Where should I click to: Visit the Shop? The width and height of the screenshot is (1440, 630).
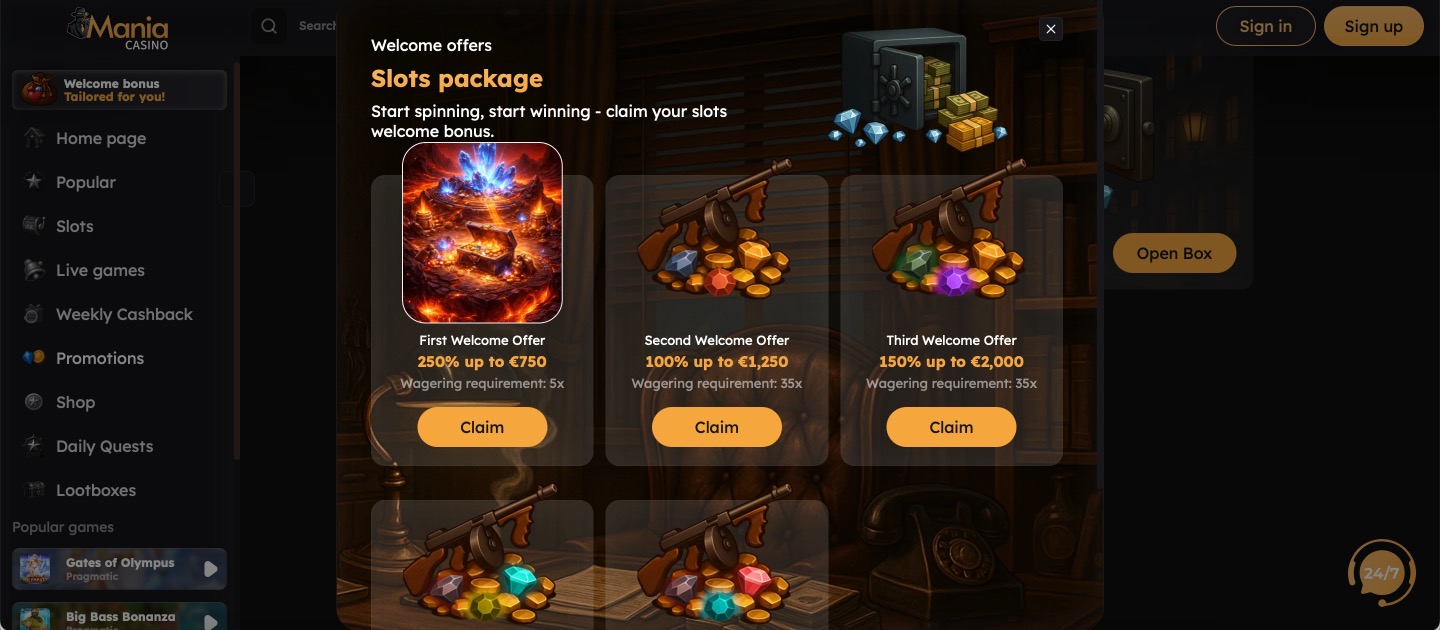[x=75, y=403]
